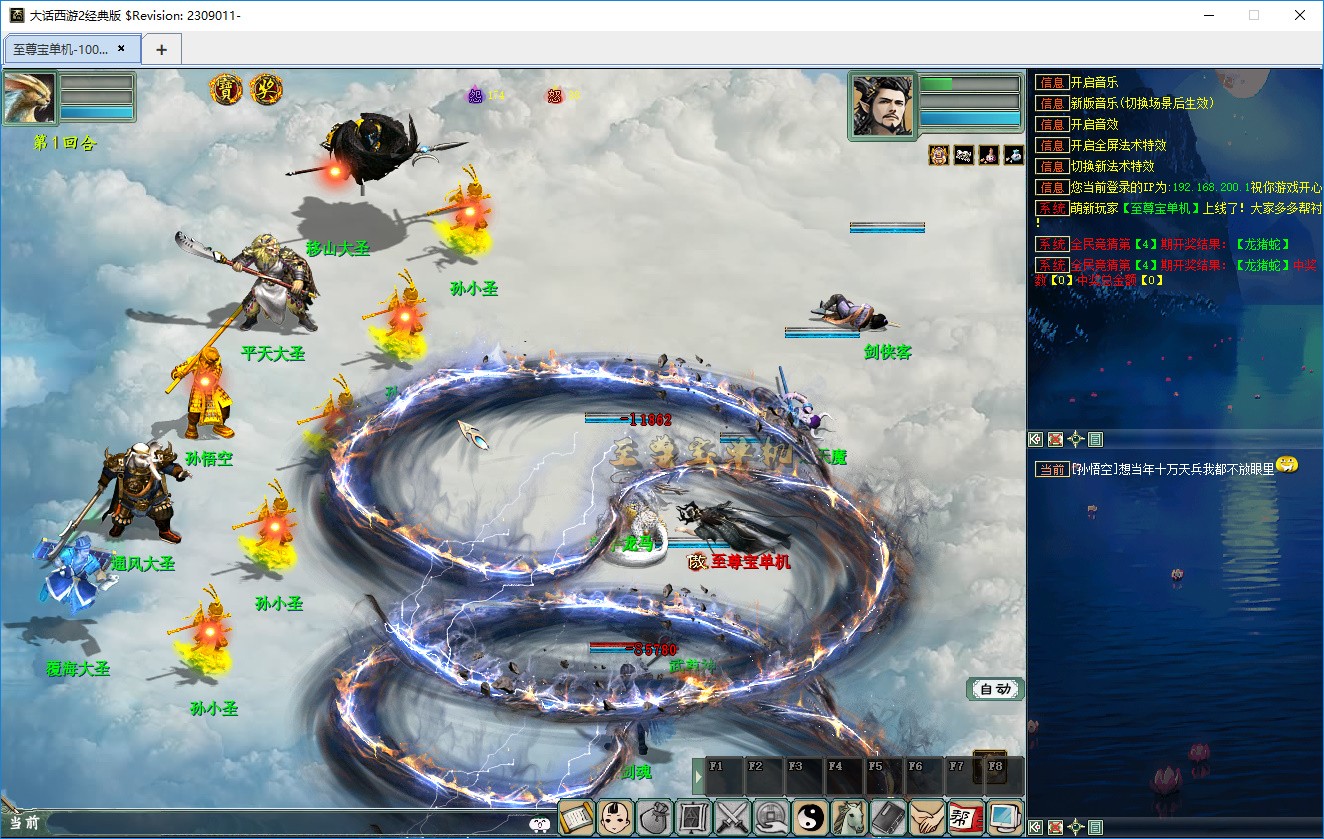Viewport: 1324px width, 839px height.
Task: Open the white horse mount icon
Action: [850, 817]
